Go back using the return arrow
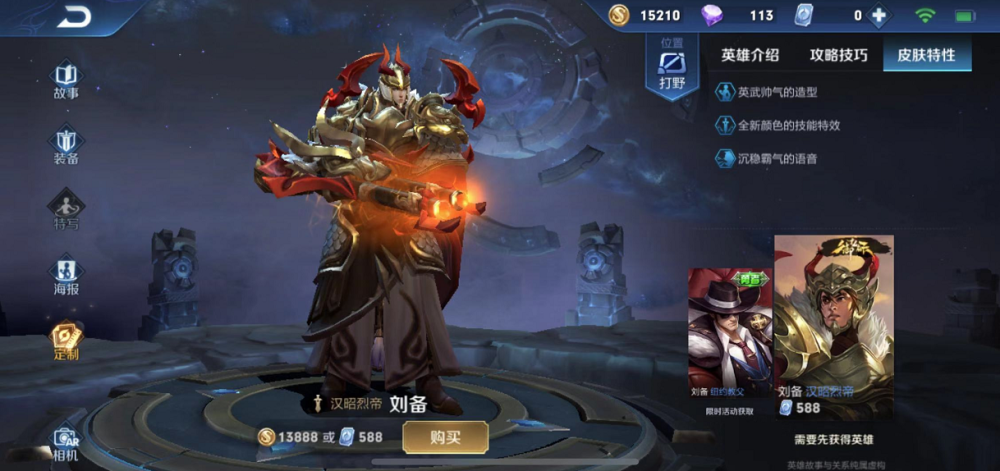Screen dimensions: 1000x471 click(73, 16)
